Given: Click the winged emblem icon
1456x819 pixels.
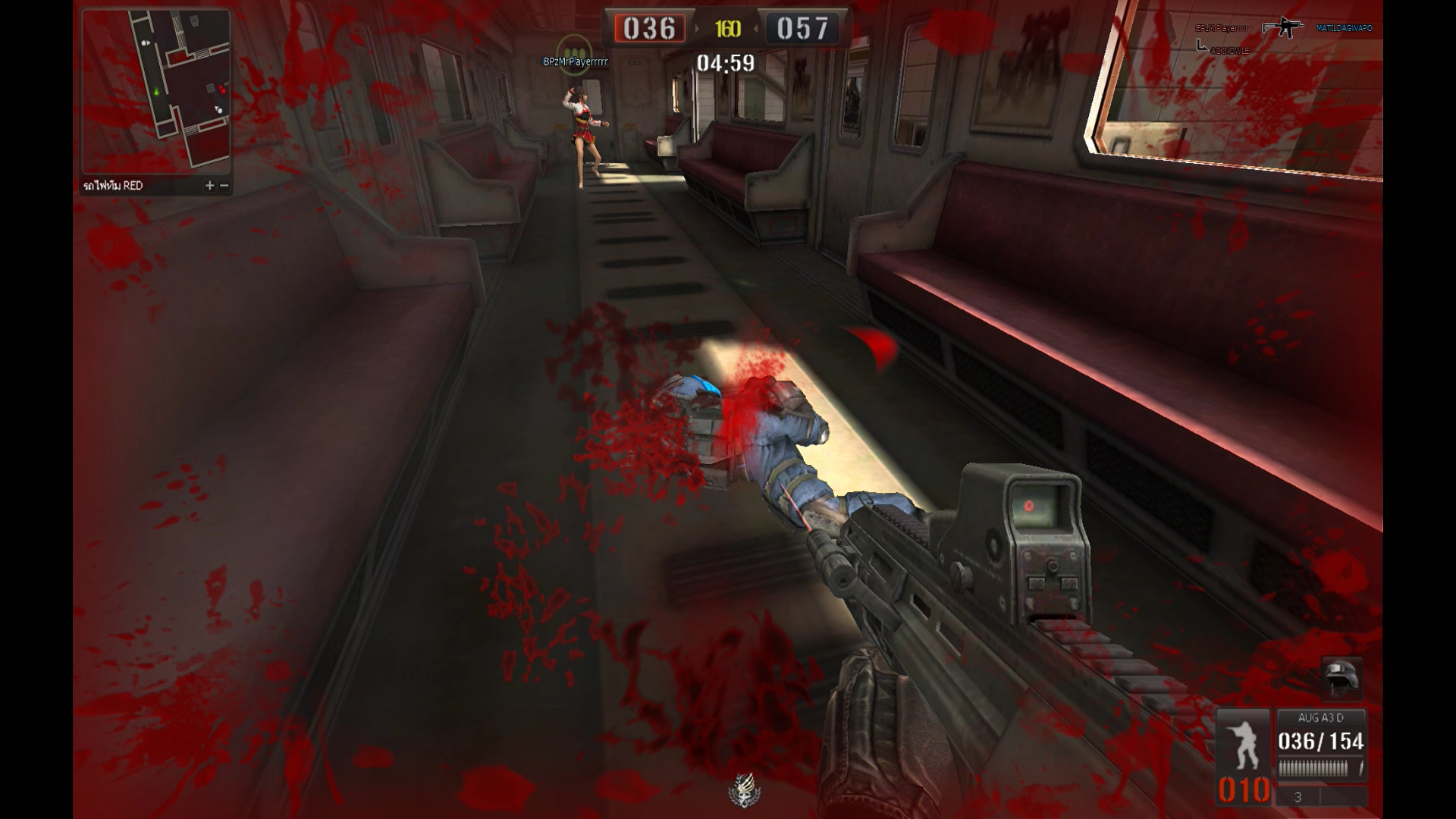Looking at the screenshot, I should coord(744,789).
